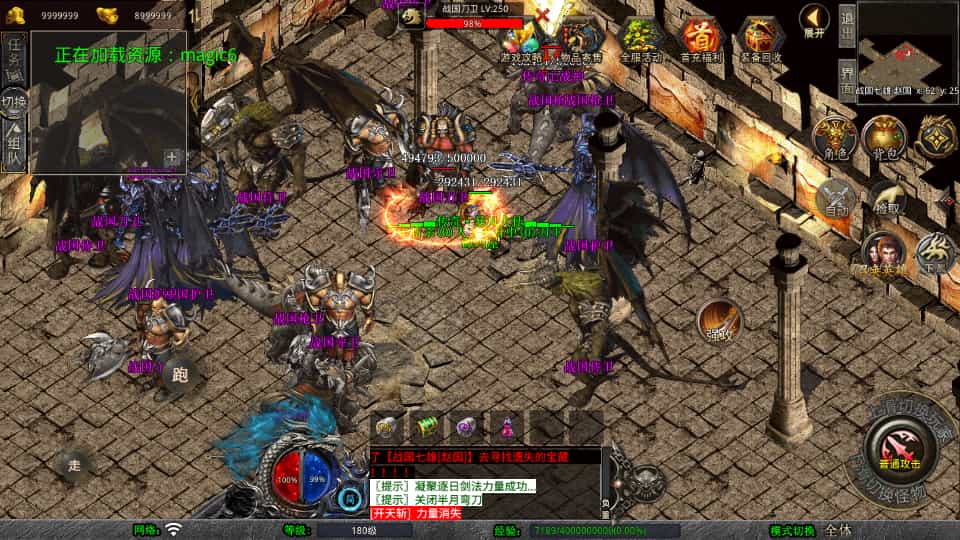
Task: Select the 任务 quest tab
Action: (x=14, y=56)
